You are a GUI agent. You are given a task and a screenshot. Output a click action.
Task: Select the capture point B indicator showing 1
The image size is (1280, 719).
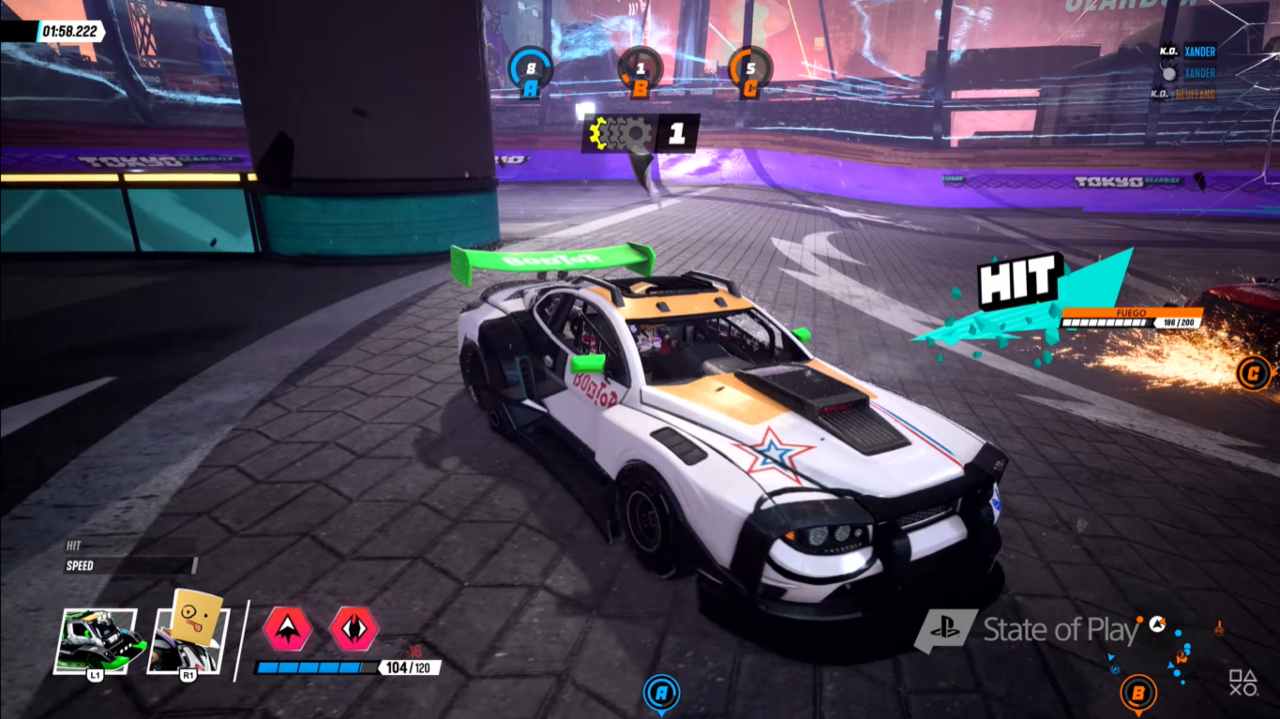[x=640, y=70]
